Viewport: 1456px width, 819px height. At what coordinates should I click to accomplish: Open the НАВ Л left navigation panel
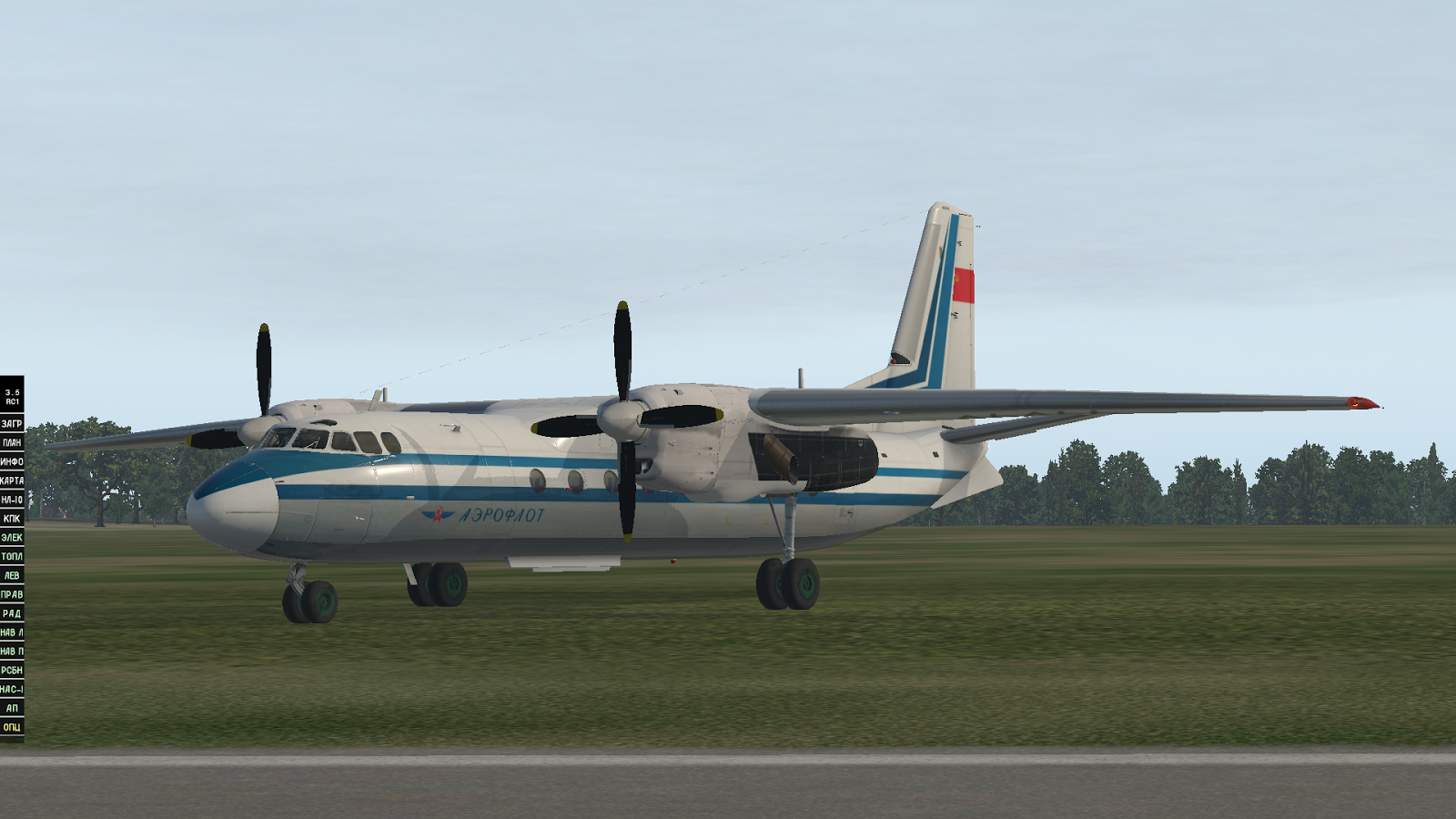(x=14, y=632)
